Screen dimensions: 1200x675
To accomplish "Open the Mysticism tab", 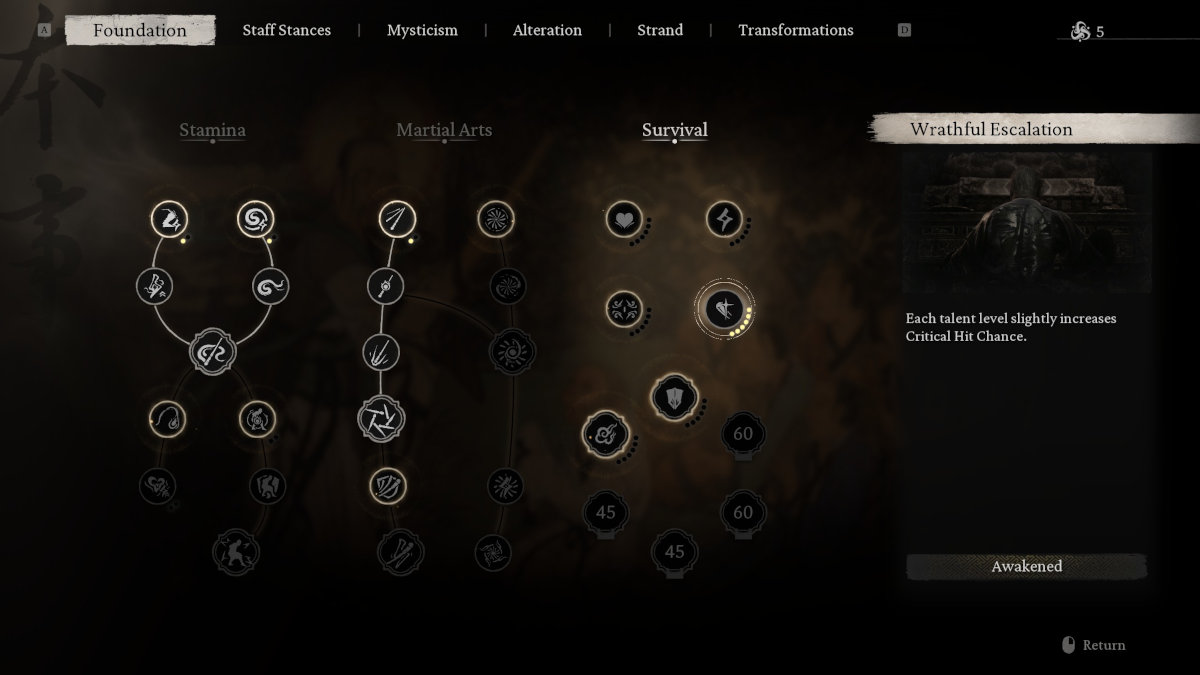I will 422,30.
